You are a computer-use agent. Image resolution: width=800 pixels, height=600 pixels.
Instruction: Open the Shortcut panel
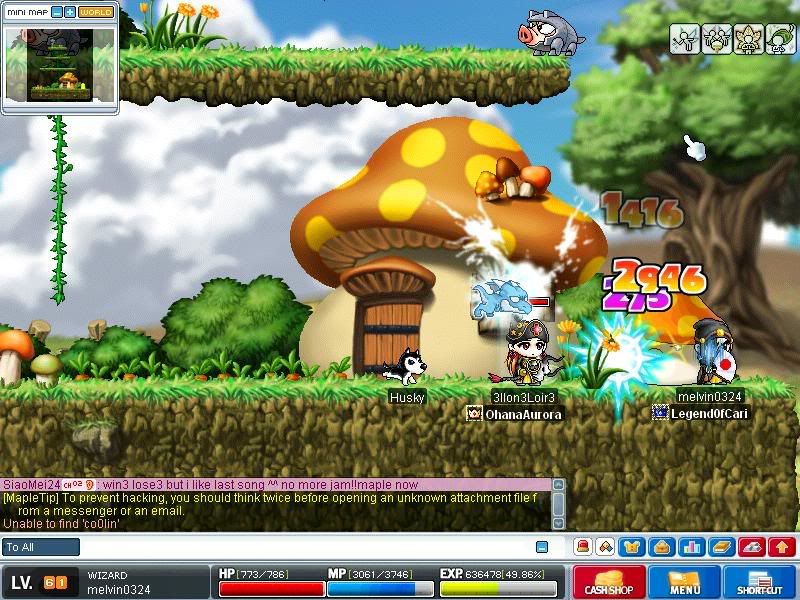point(759,582)
